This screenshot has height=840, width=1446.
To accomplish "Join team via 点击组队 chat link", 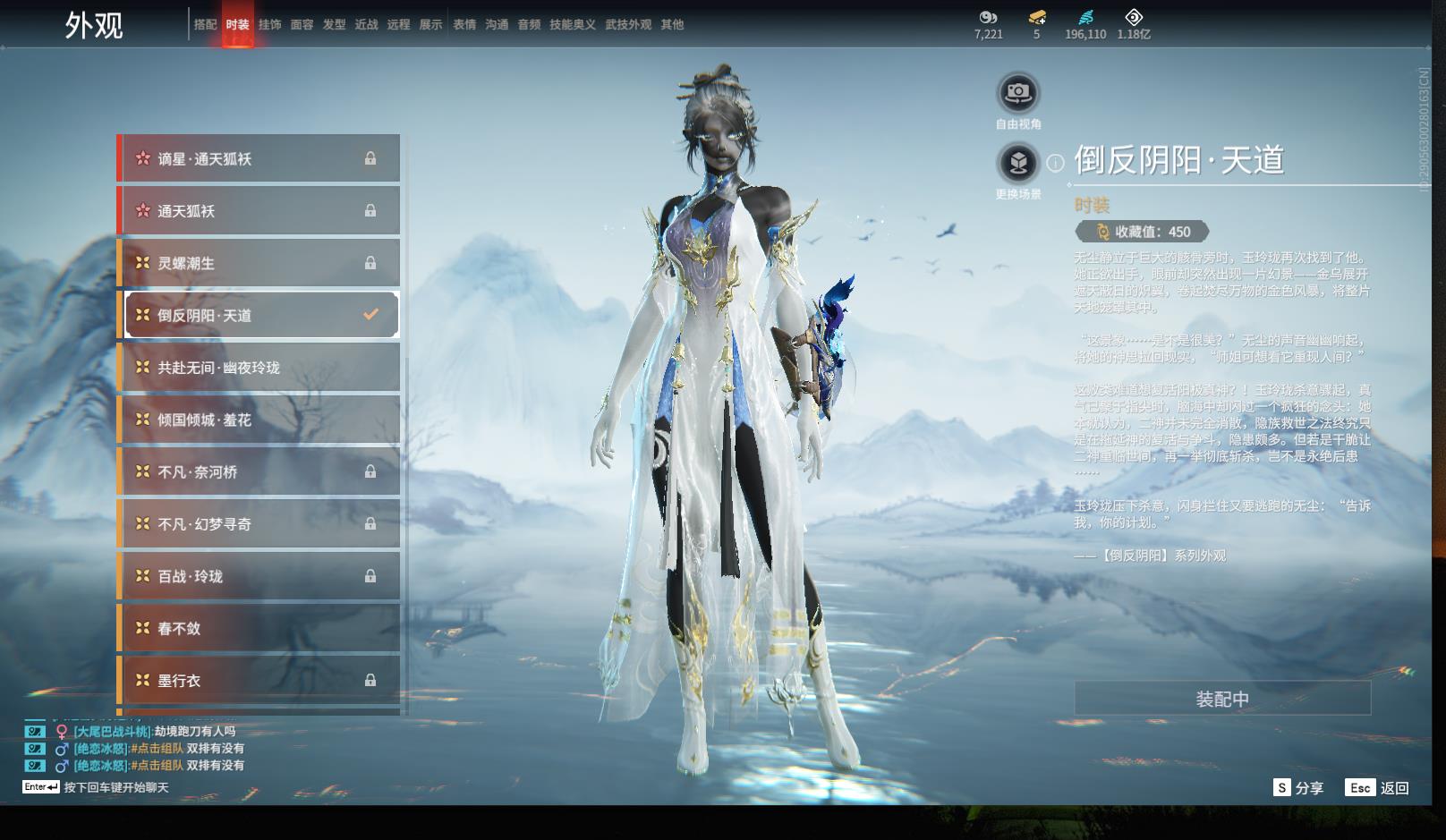I will point(157,749).
